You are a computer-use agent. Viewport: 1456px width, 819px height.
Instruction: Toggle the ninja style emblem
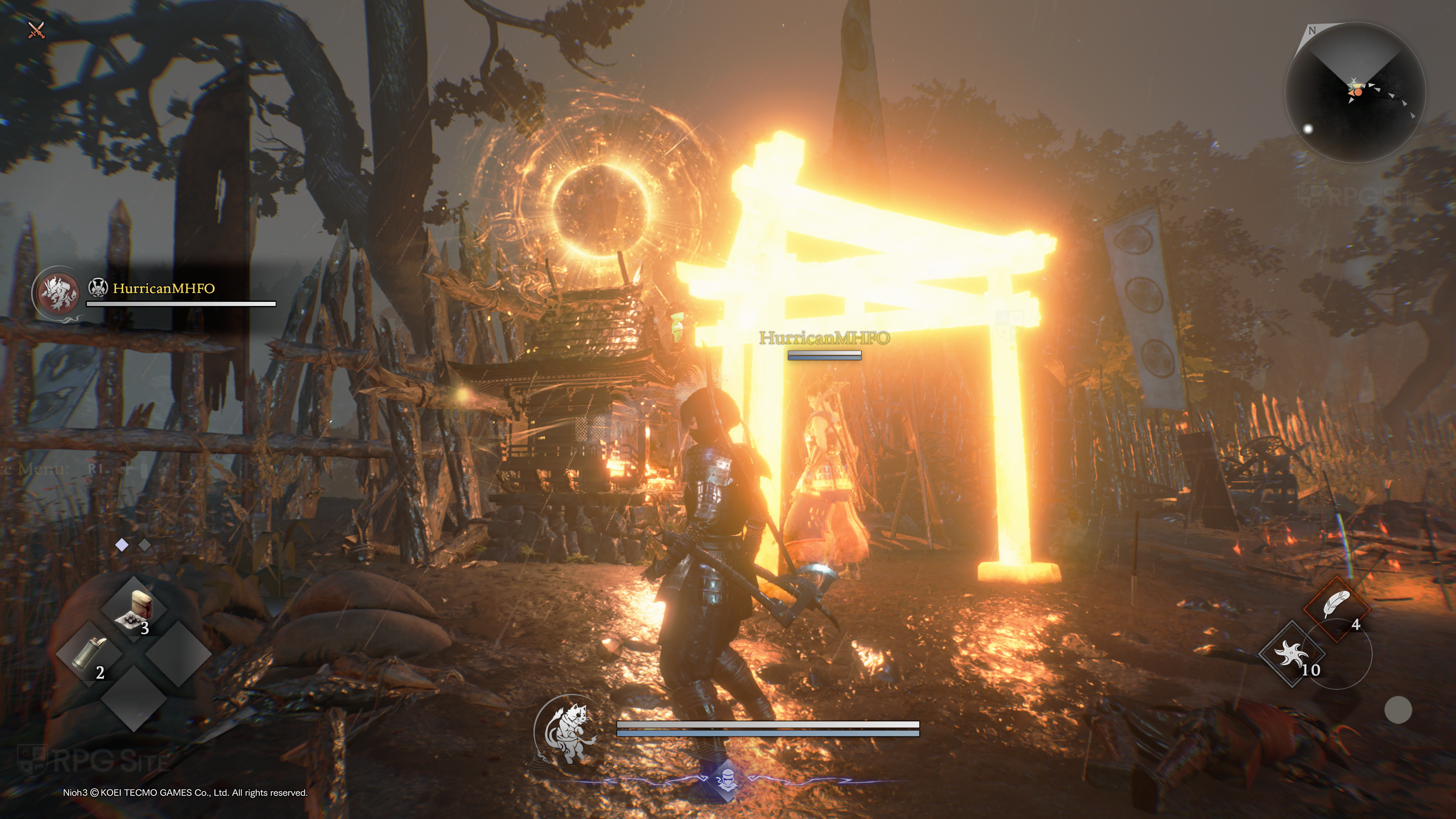(726, 781)
